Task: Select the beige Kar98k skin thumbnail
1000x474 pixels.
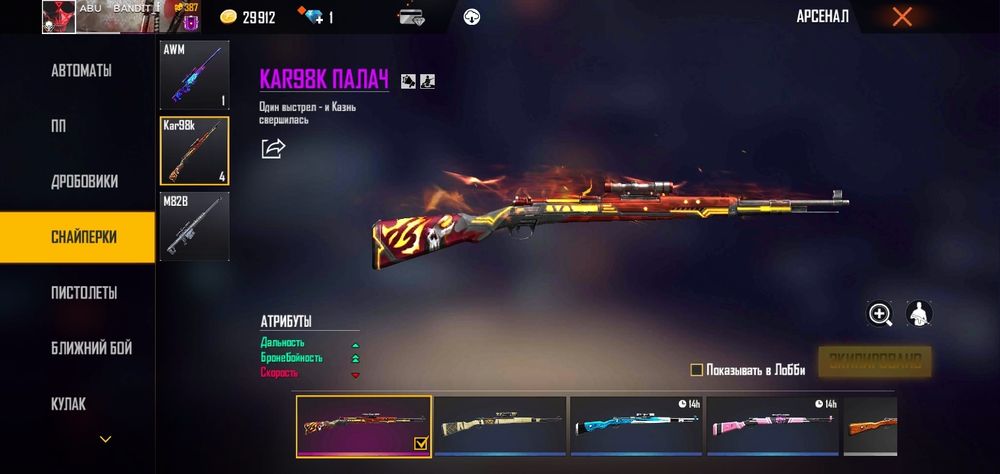Action: 500,426
